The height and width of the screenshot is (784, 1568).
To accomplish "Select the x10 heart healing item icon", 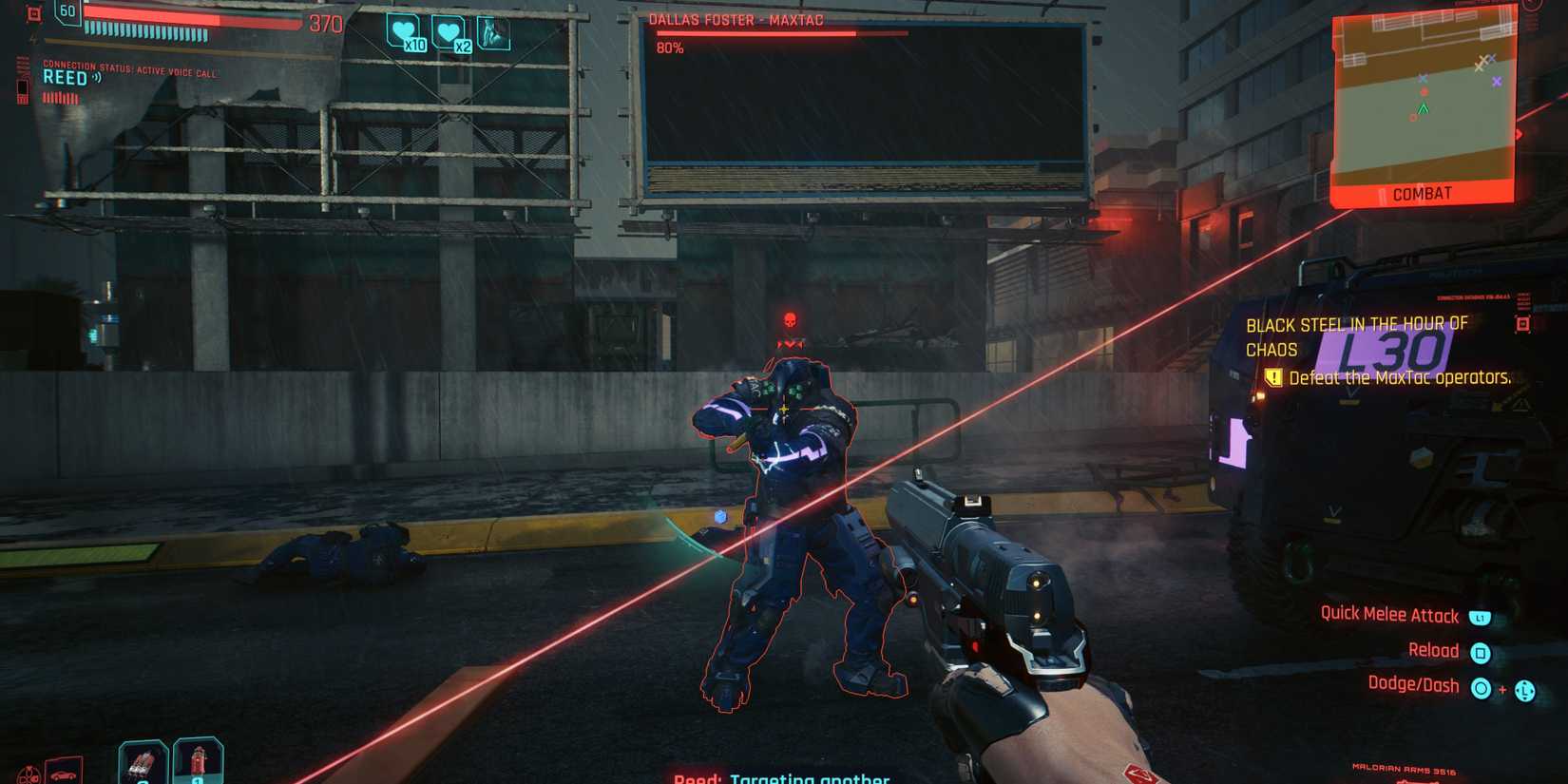I will 405,31.
